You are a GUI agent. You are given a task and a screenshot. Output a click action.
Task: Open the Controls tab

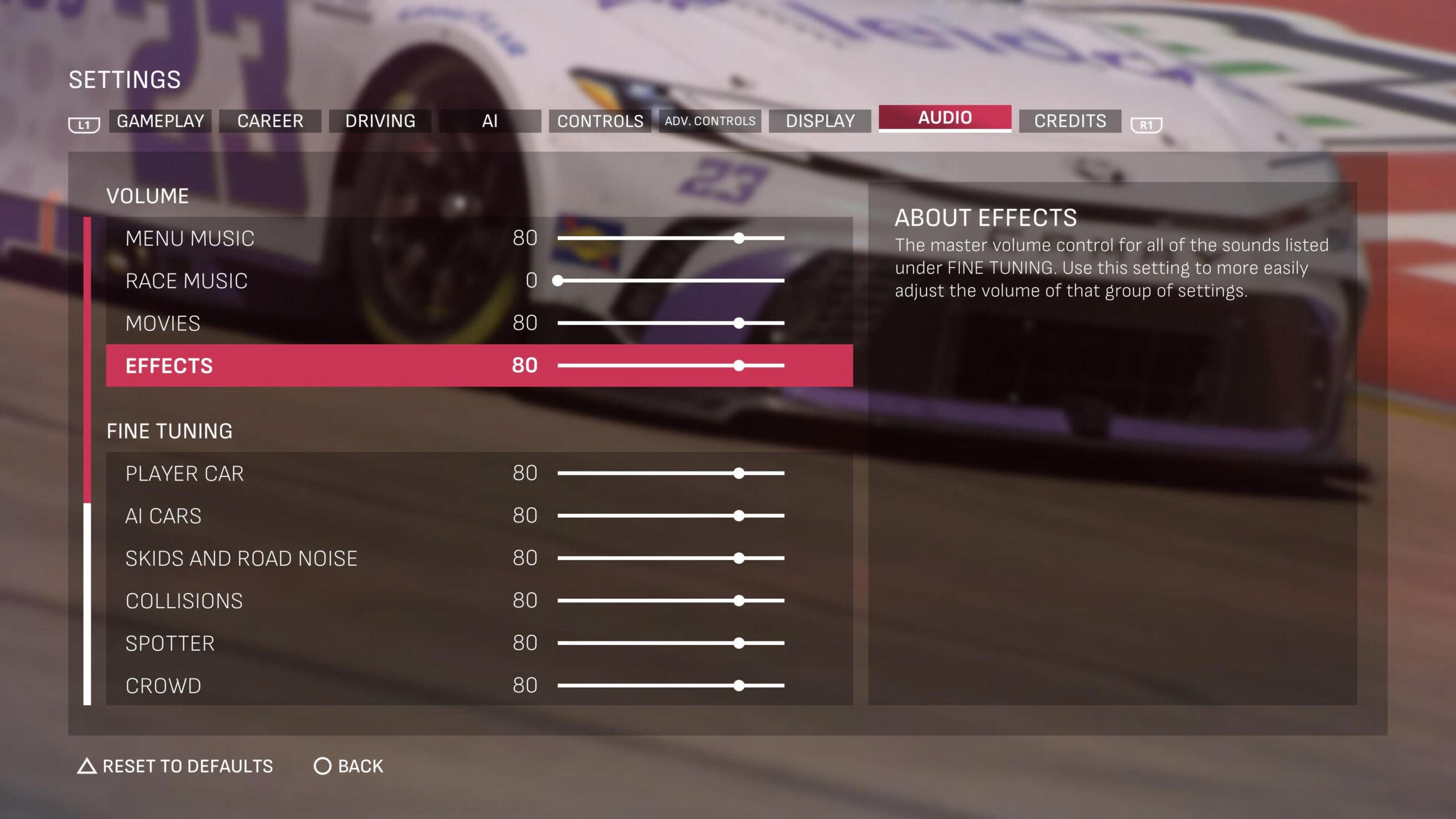coord(600,121)
